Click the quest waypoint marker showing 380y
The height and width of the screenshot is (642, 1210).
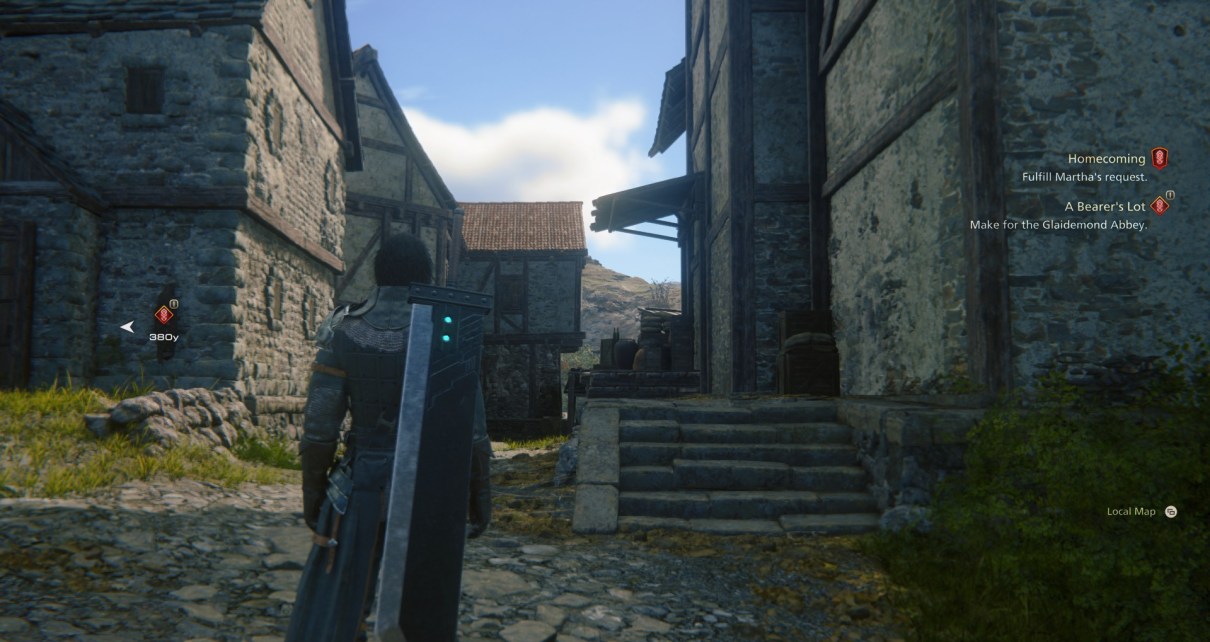(164, 315)
